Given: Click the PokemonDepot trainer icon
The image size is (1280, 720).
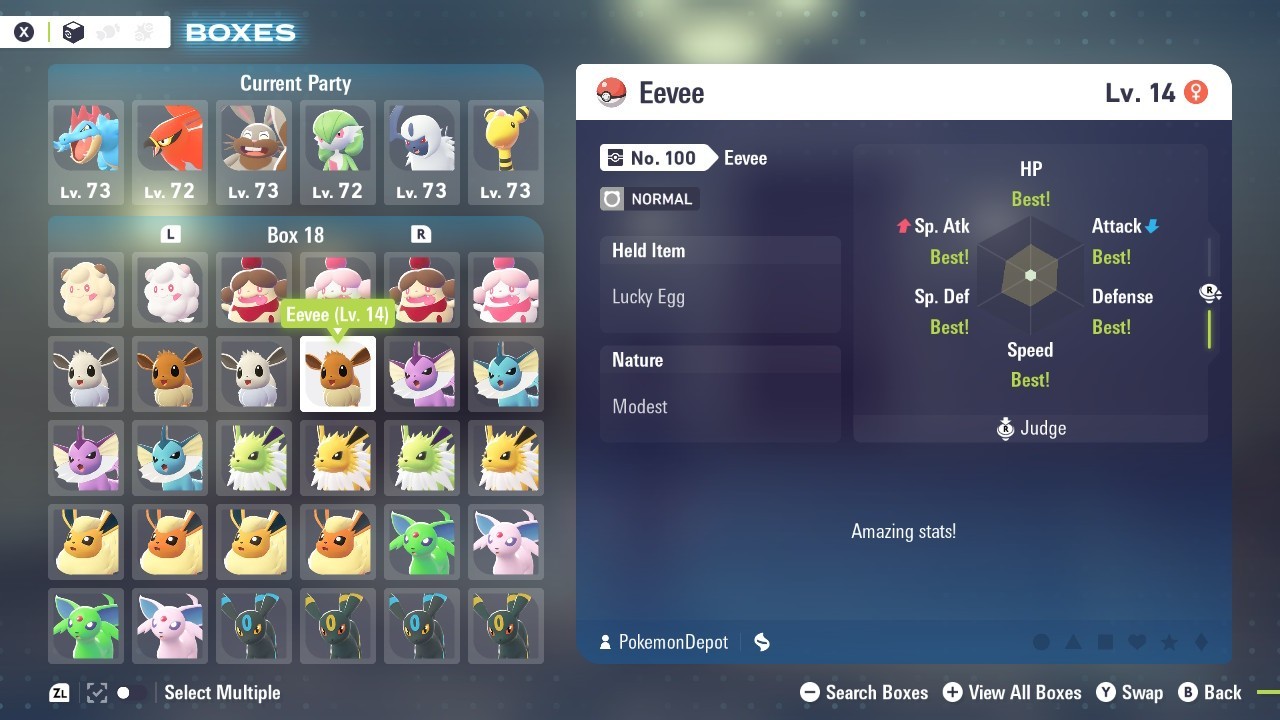Looking at the screenshot, I should click(x=607, y=643).
